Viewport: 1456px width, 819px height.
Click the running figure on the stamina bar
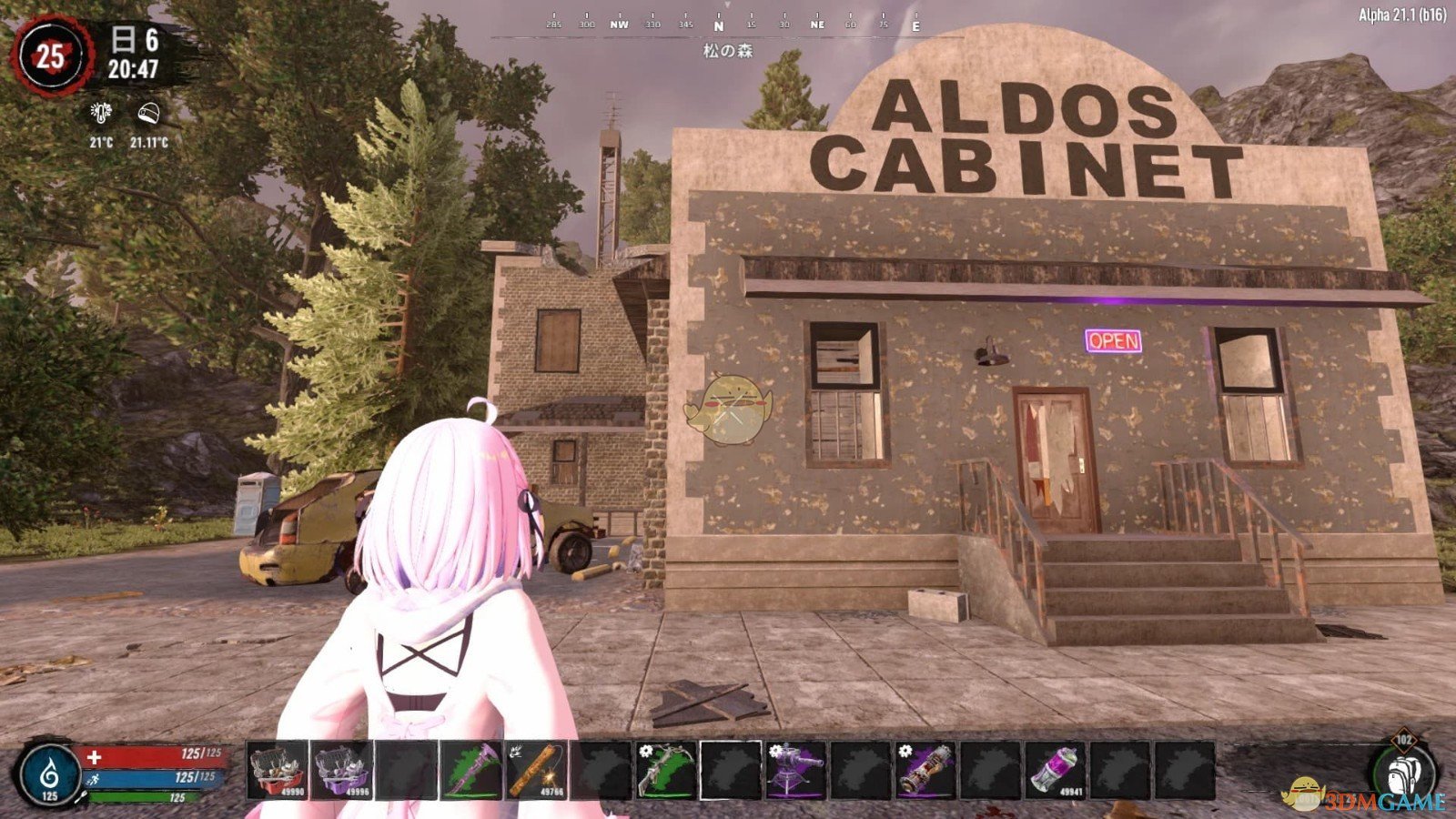point(93,778)
